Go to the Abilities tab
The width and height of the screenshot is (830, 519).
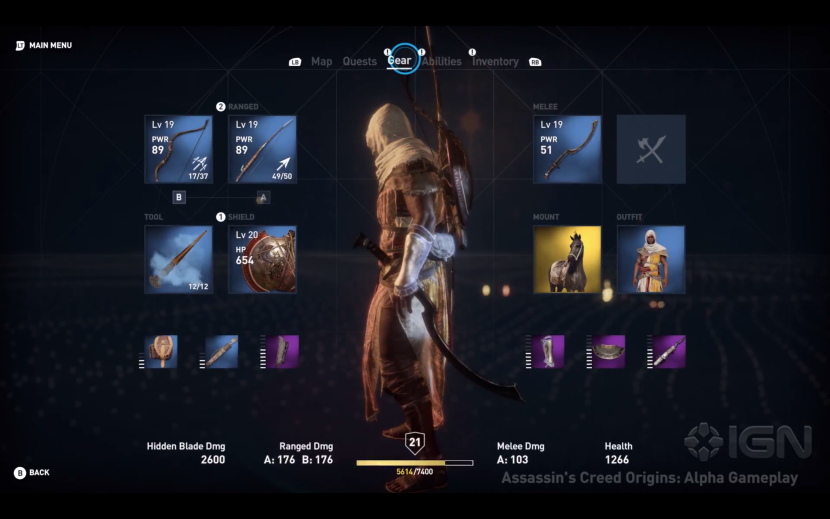click(442, 62)
